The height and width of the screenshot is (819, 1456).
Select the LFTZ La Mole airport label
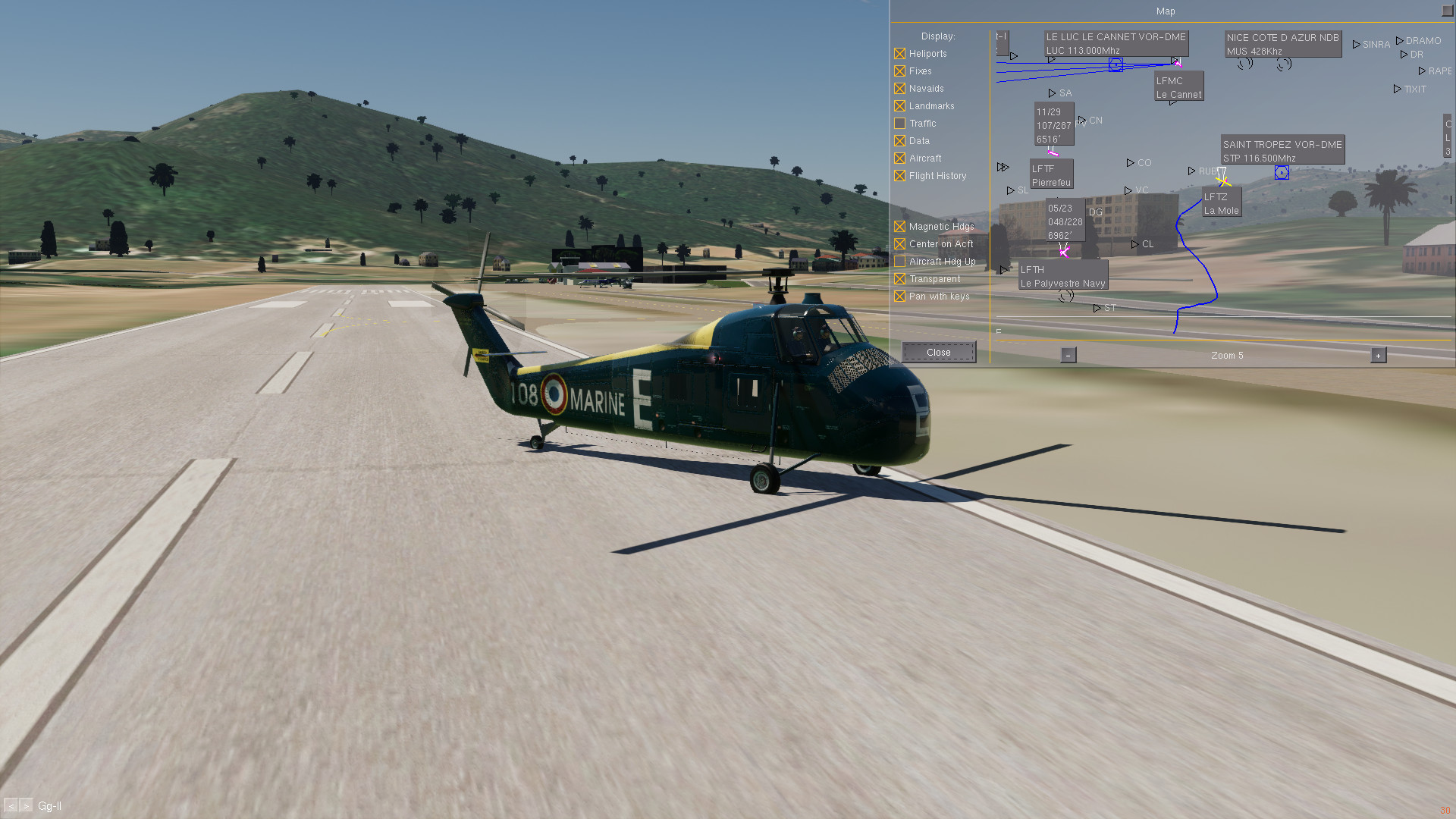pos(1221,203)
